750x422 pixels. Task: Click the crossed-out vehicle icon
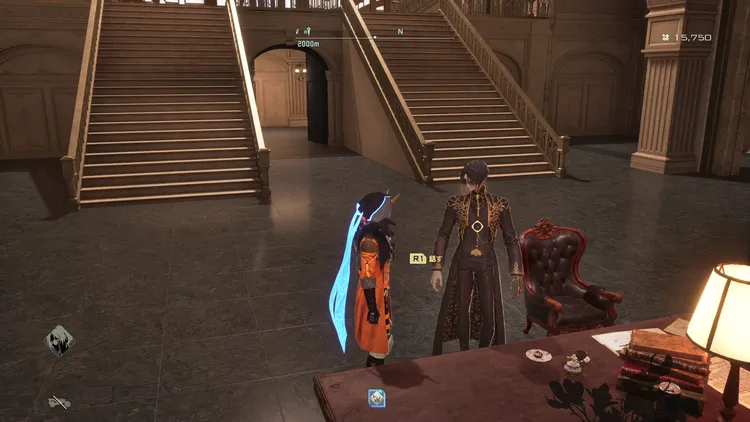pyautogui.click(x=59, y=401)
